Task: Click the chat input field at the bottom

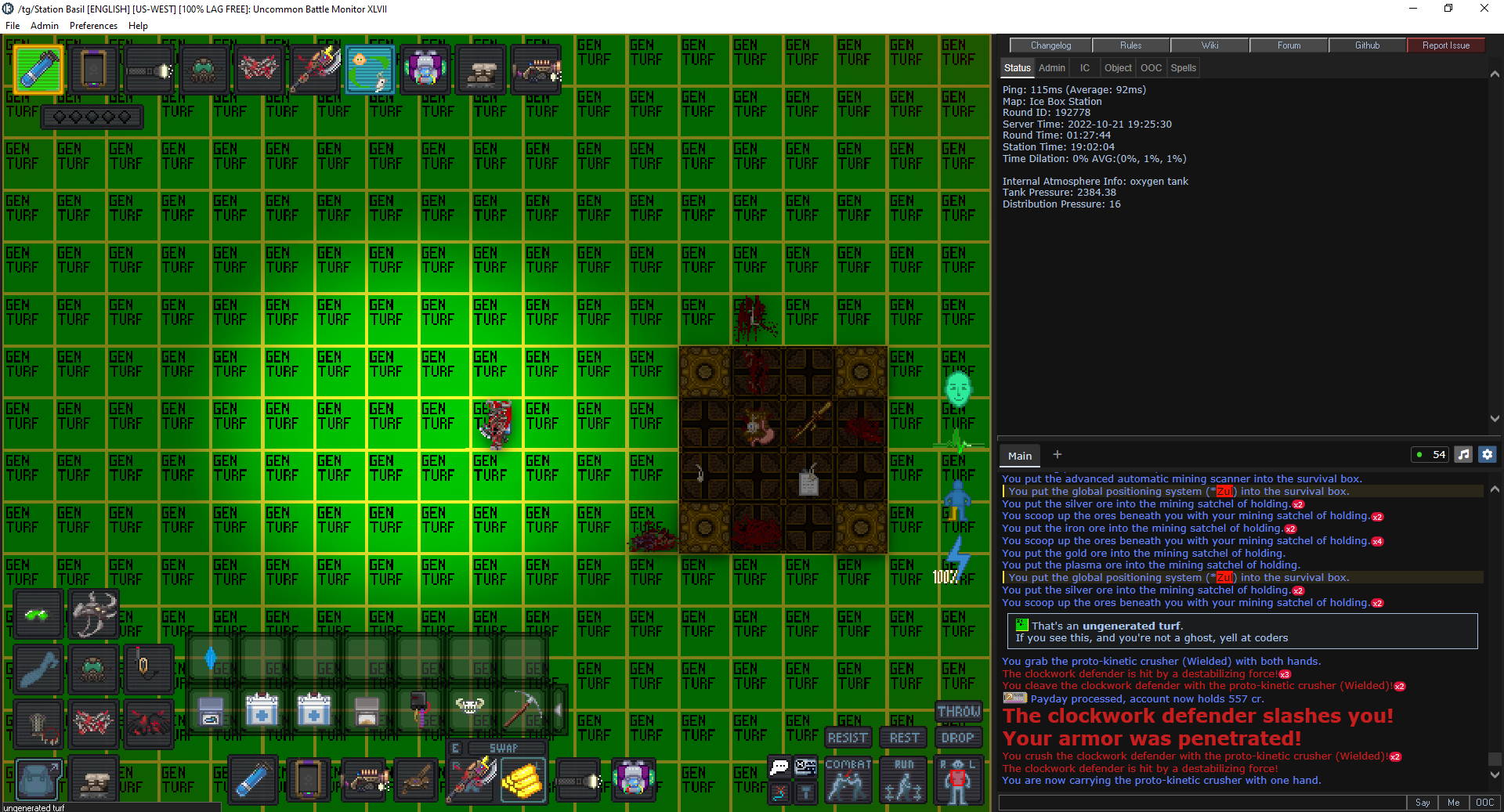Action: coord(1198,803)
